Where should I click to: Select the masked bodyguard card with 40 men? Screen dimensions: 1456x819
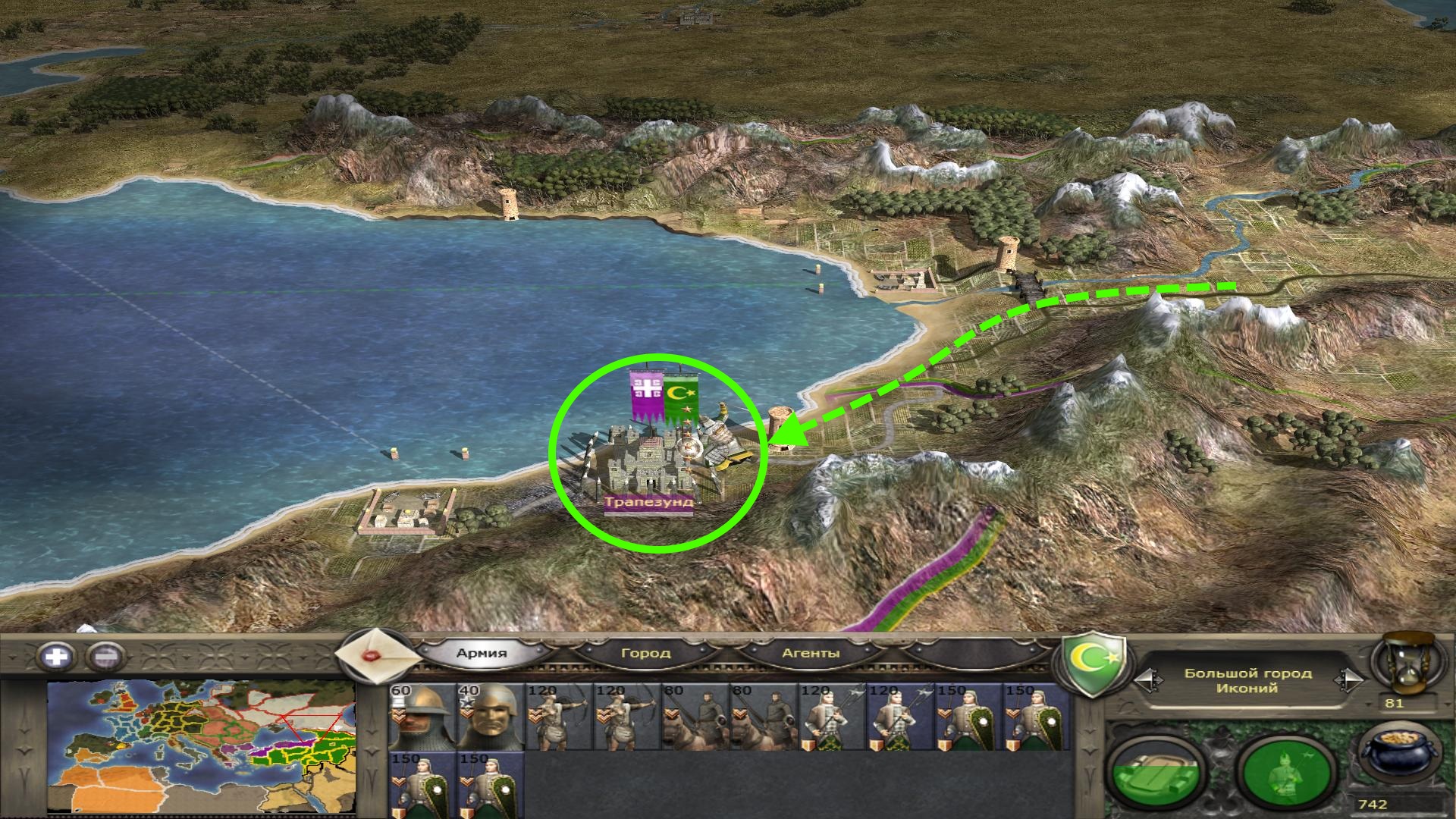(x=490, y=716)
